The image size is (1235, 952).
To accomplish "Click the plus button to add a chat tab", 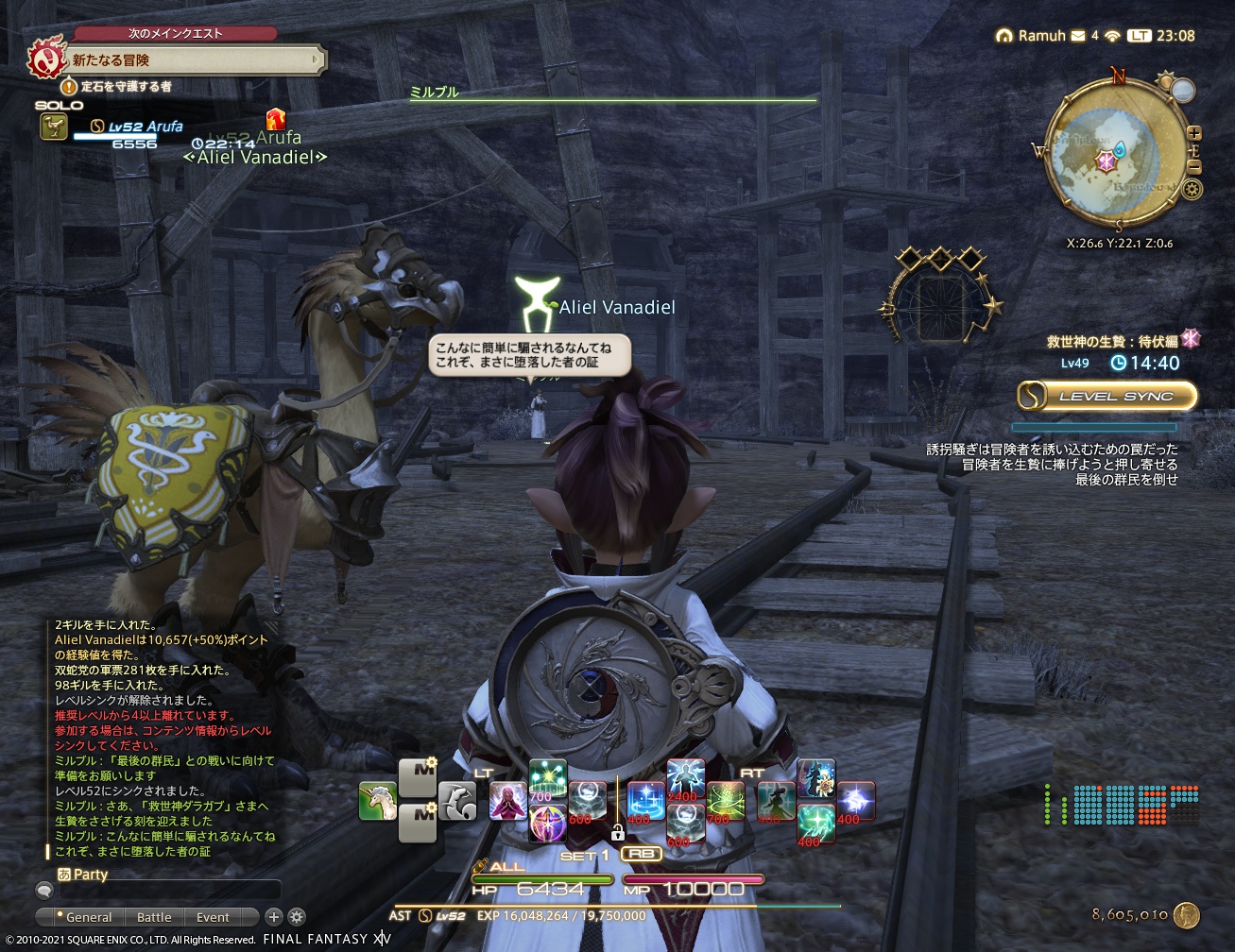I will click(274, 916).
